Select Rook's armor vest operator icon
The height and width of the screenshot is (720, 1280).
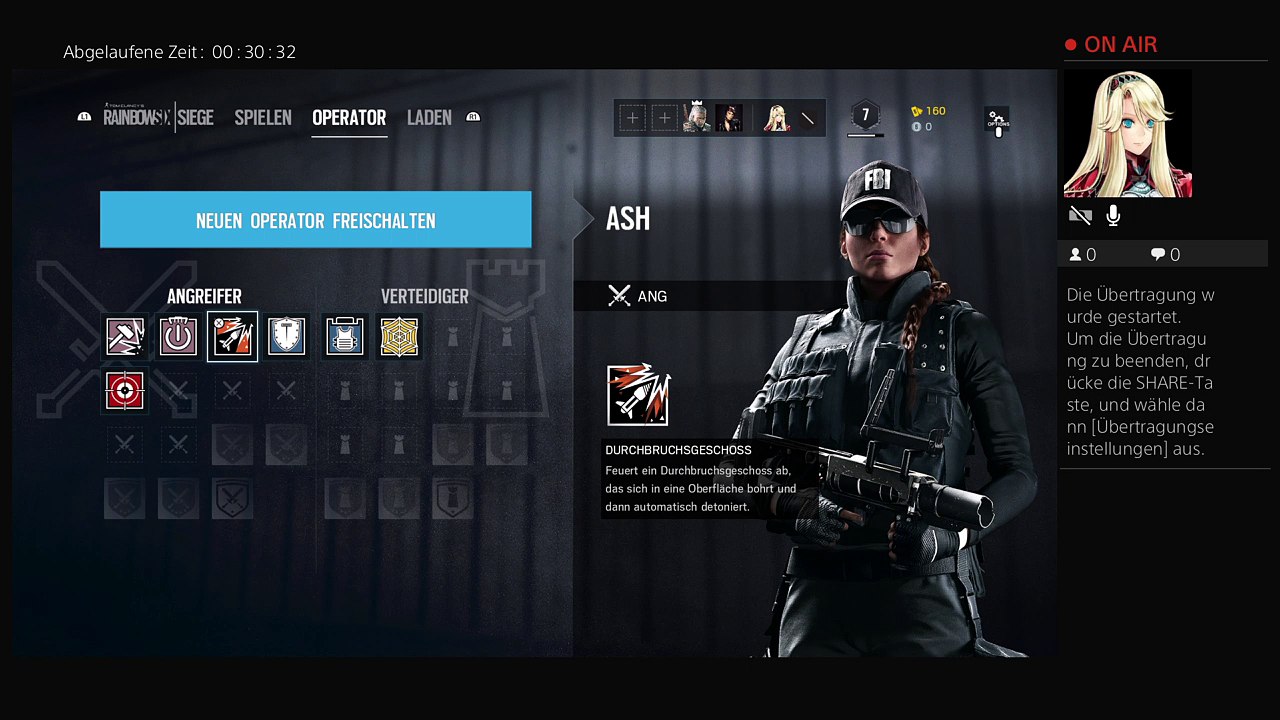[345, 337]
